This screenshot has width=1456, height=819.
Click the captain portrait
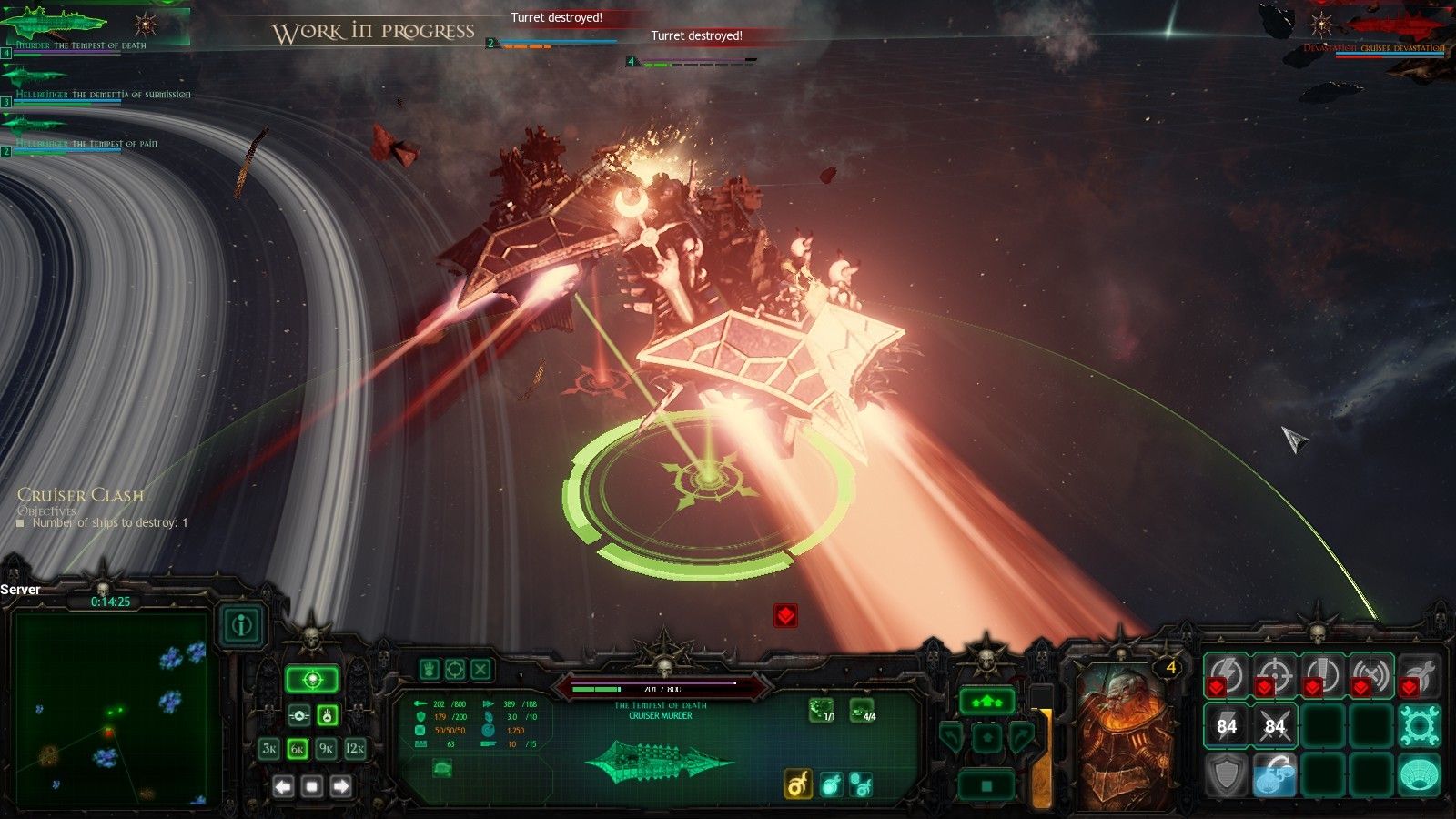tap(1126, 737)
